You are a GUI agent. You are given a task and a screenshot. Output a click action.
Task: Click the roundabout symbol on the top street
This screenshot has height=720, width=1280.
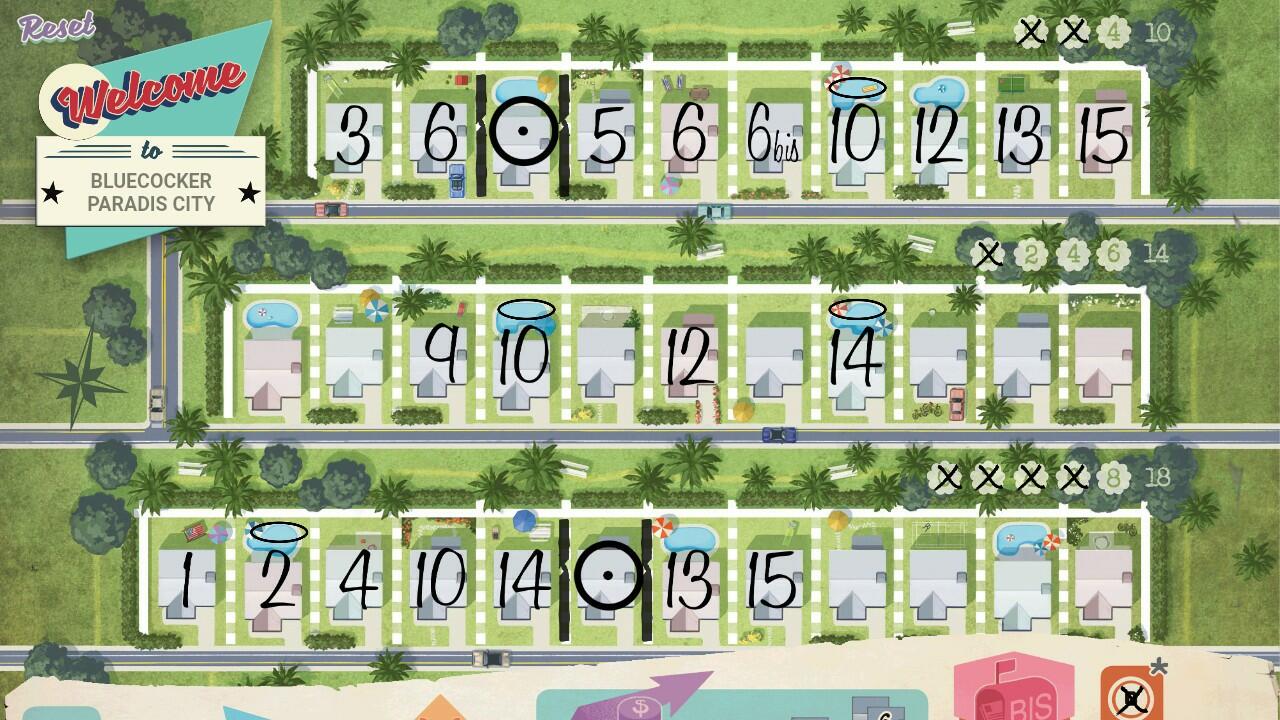pos(525,129)
